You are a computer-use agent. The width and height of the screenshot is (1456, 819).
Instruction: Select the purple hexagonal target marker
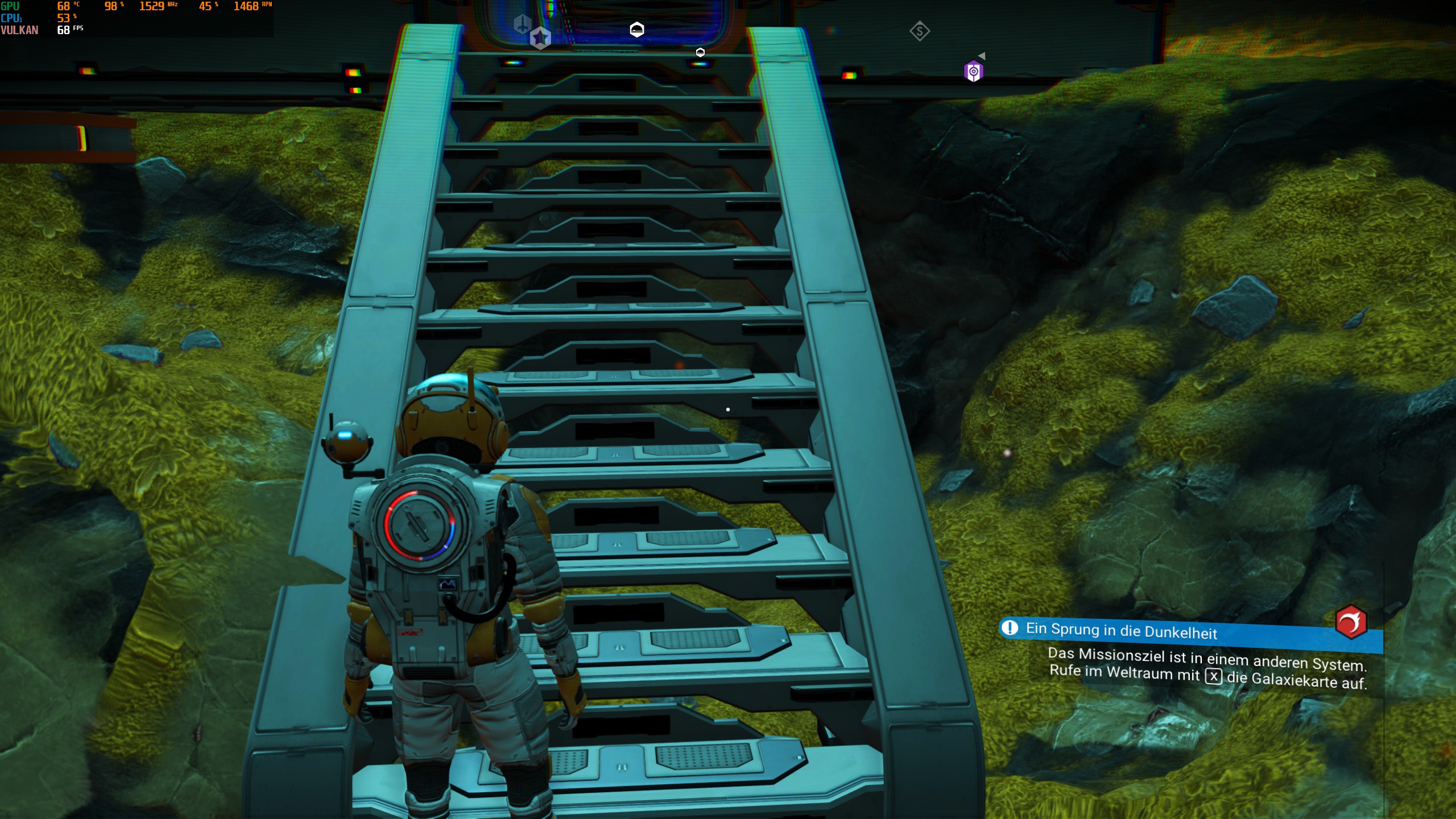pyautogui.click(x=974, y=69)
